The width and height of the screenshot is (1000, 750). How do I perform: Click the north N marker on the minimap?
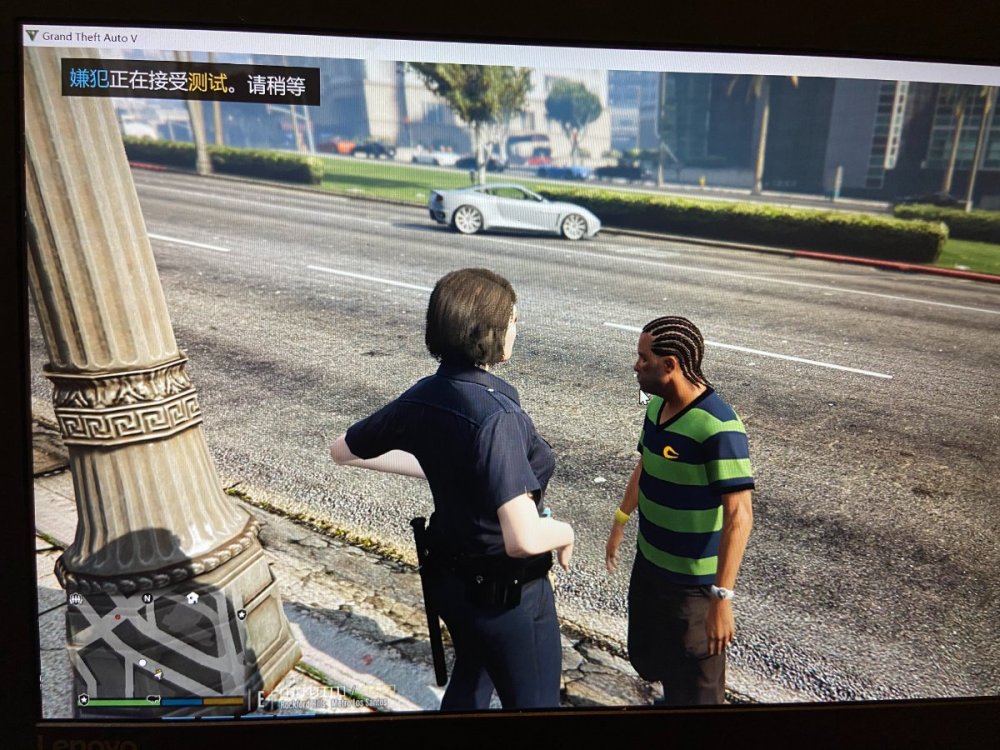[147, 599]
